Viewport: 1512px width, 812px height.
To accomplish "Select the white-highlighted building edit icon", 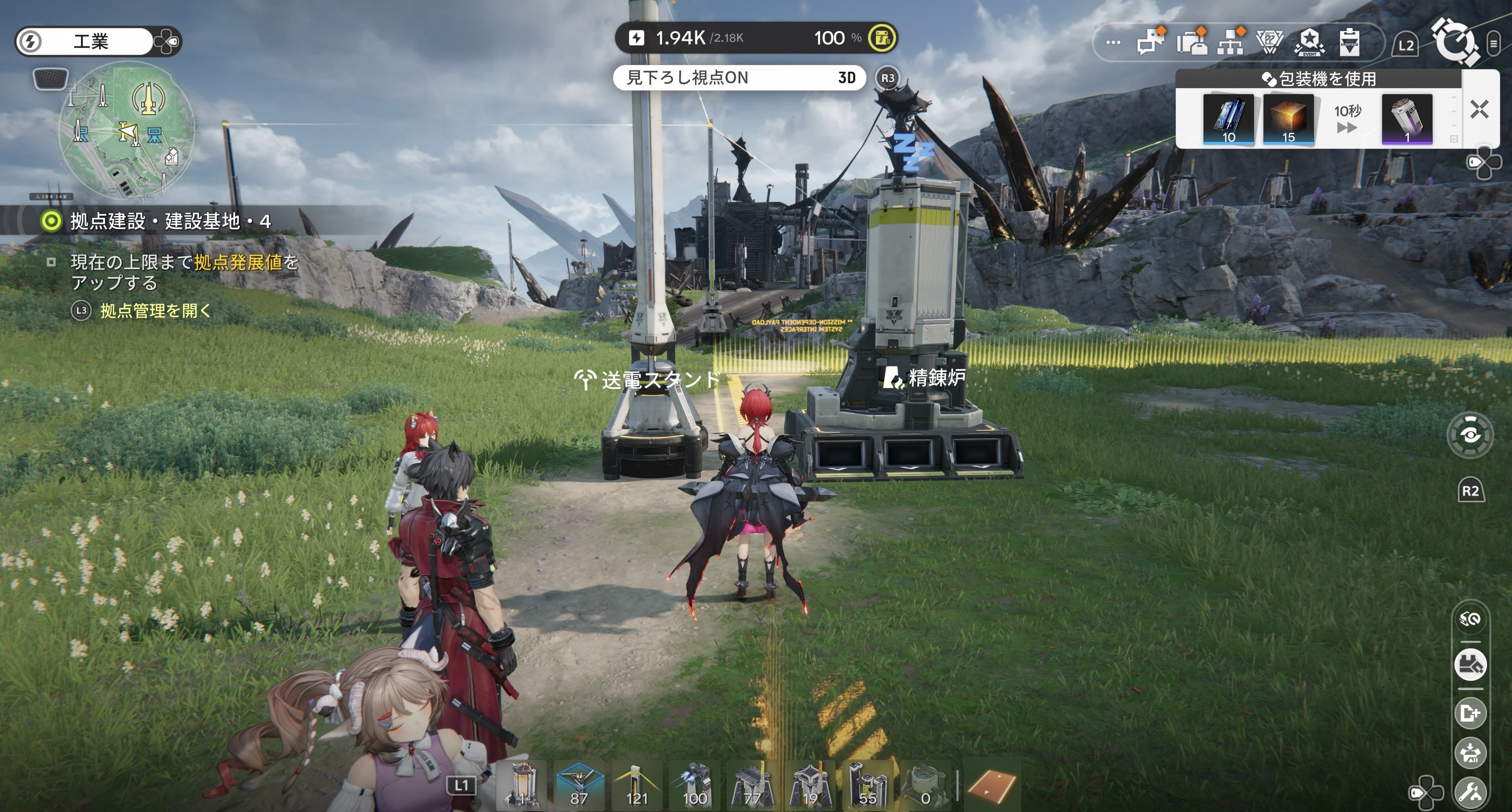I will tap(1470, 665).
